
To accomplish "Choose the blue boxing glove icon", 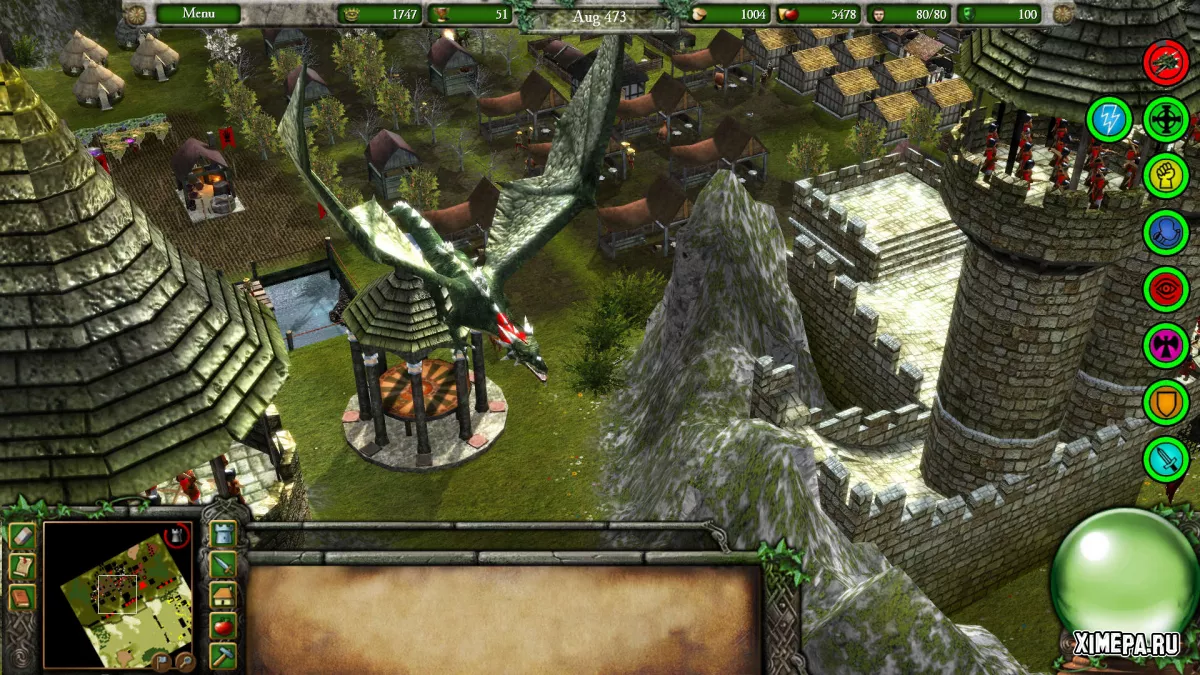I will pyautogui.click(x=1165, y=232).
